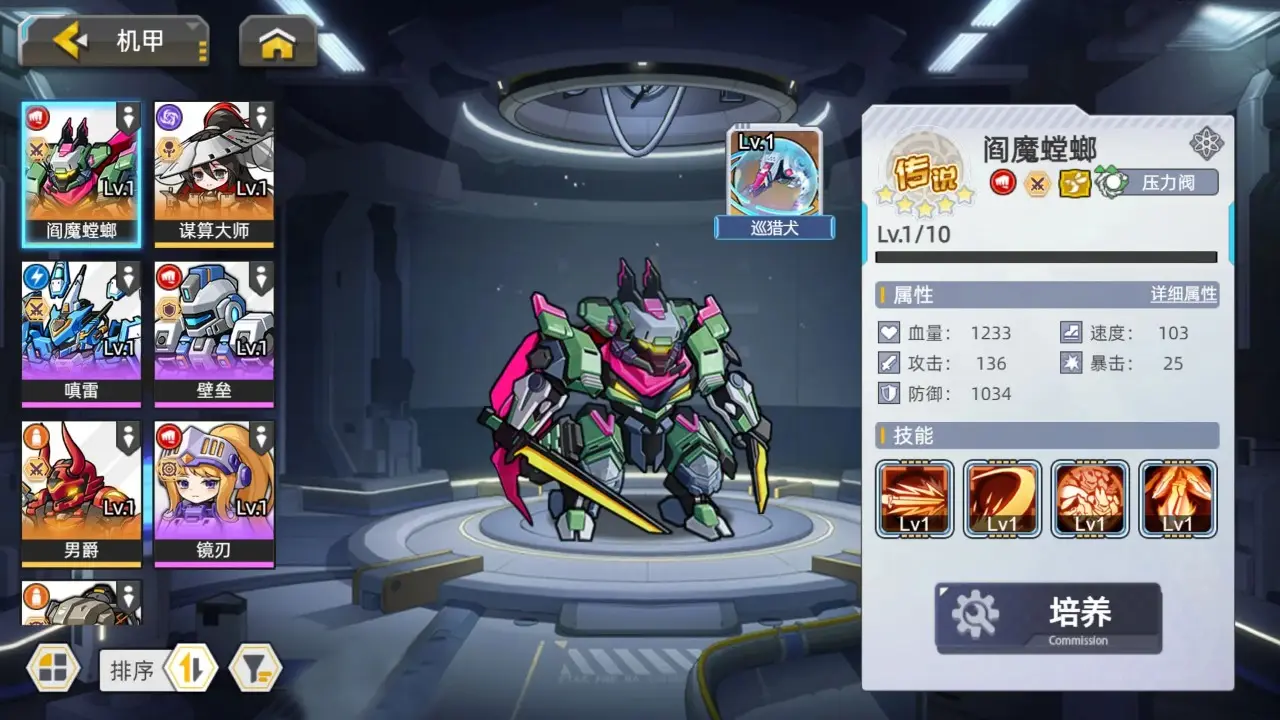Viewport: 1280px width, 720px height.
Task: Click the filter hexagon icon bottom-right
Action: [256, 669]
